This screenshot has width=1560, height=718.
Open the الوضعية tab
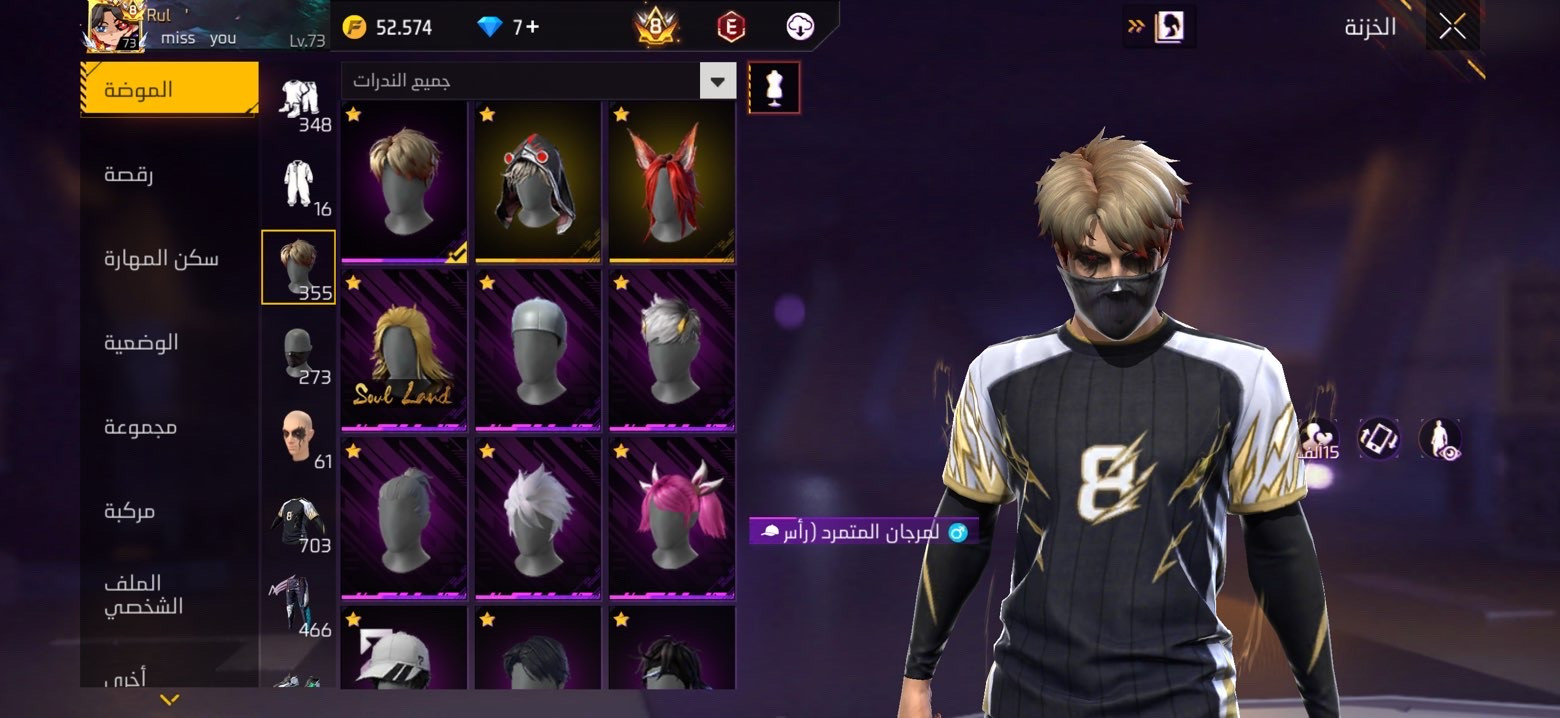(x=141, y=343)
